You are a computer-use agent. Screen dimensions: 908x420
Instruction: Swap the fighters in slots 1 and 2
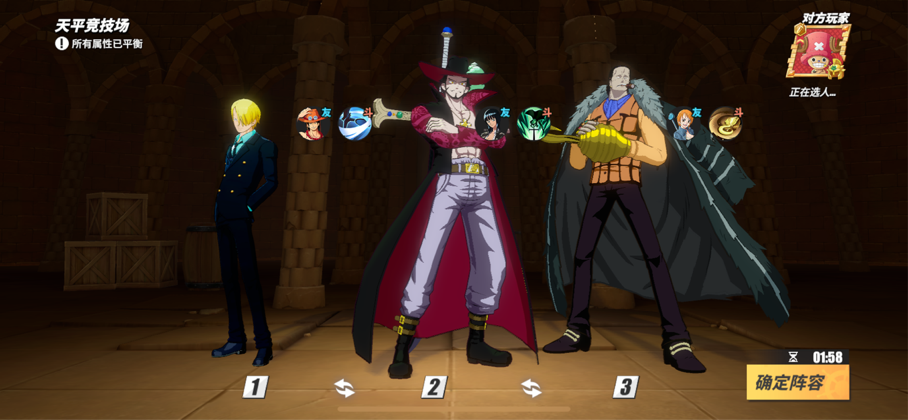[344, 387]
